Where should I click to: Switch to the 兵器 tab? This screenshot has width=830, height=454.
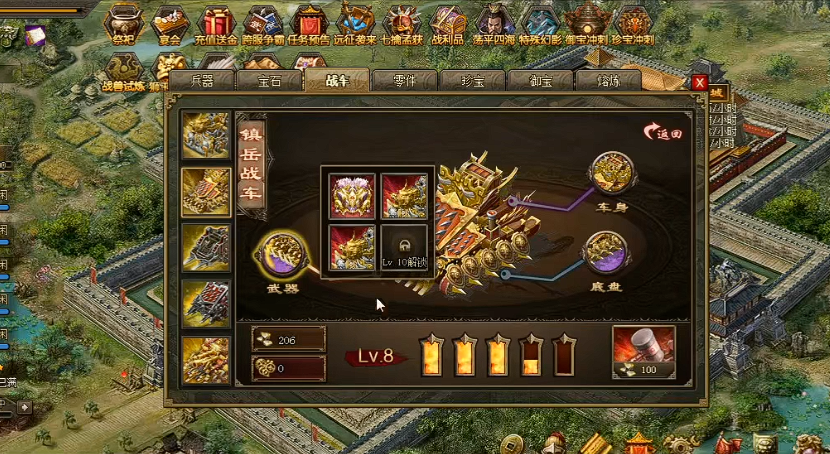pyautogui.click(x=201, y=81)
